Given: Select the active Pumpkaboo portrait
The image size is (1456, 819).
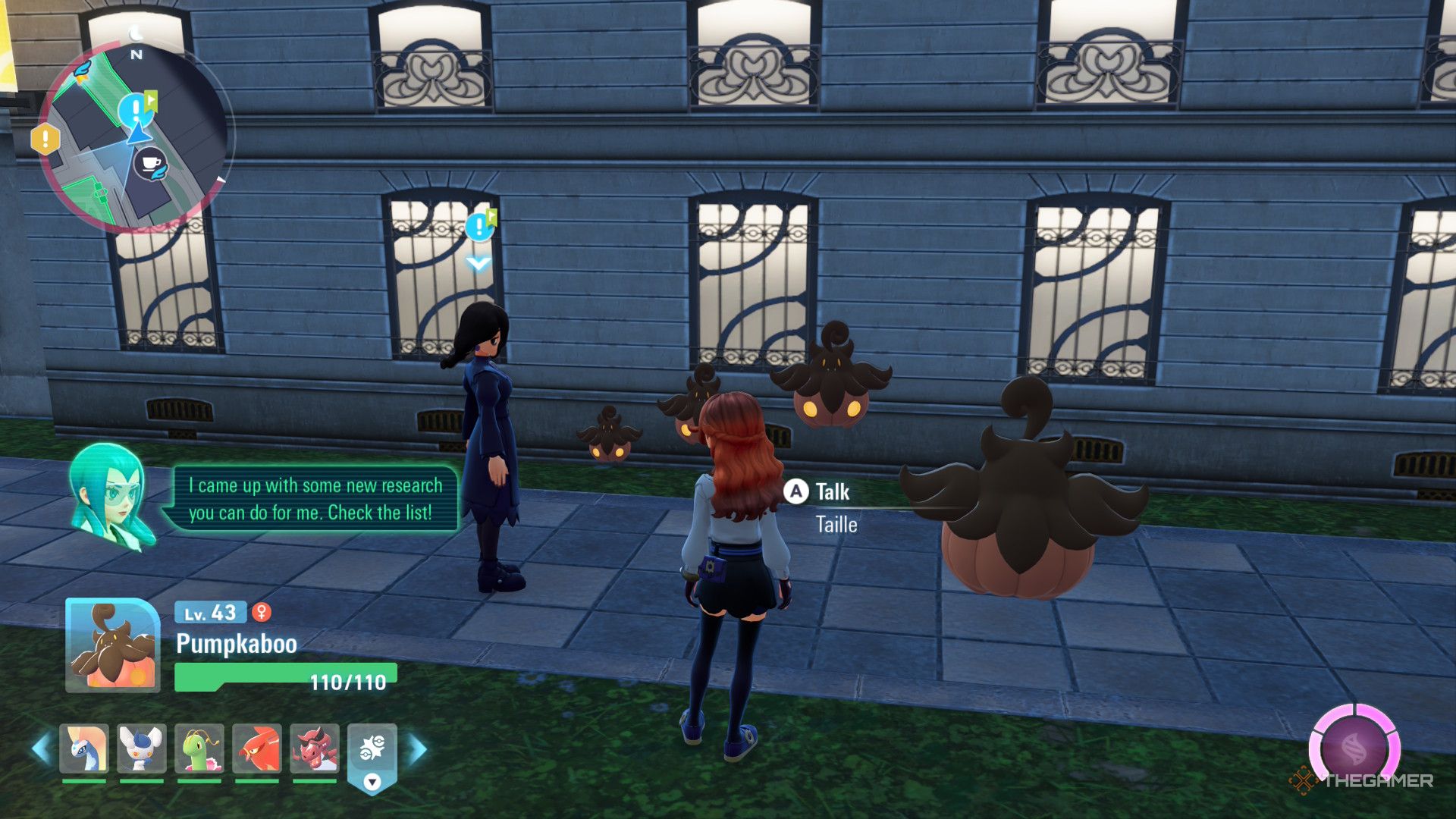Looking at the screenshot, I should tap(113, 645).
